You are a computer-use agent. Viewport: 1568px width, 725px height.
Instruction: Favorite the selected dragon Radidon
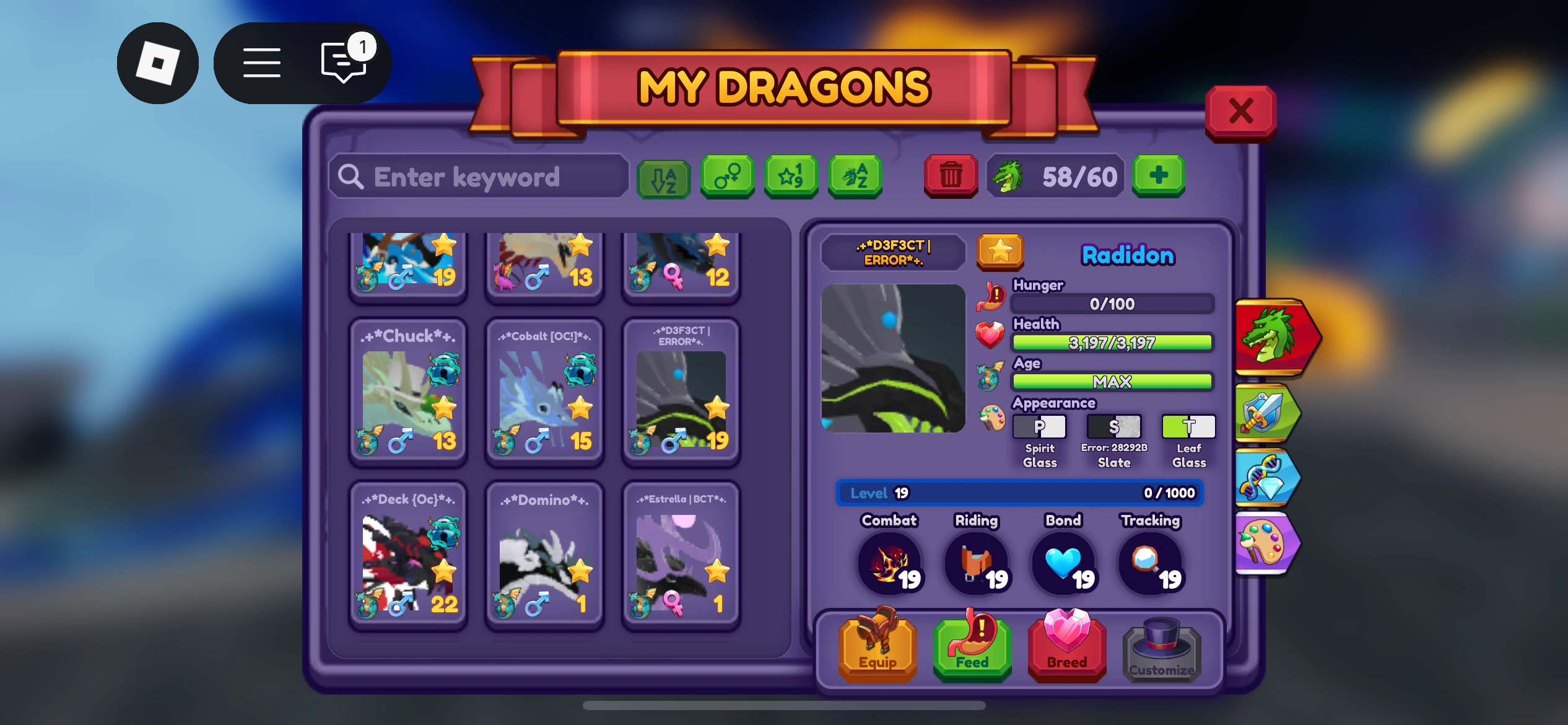(x=999, y=252)
